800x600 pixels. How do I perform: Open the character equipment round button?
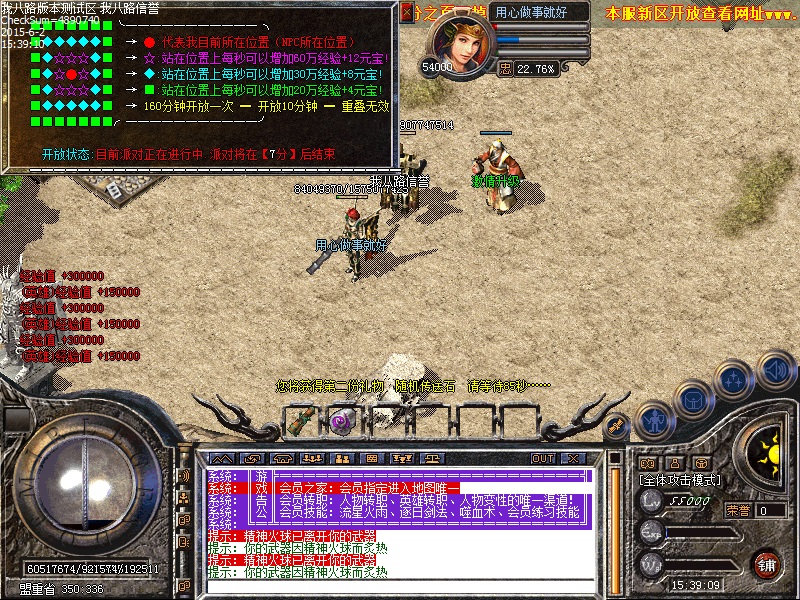click(654, 420)
